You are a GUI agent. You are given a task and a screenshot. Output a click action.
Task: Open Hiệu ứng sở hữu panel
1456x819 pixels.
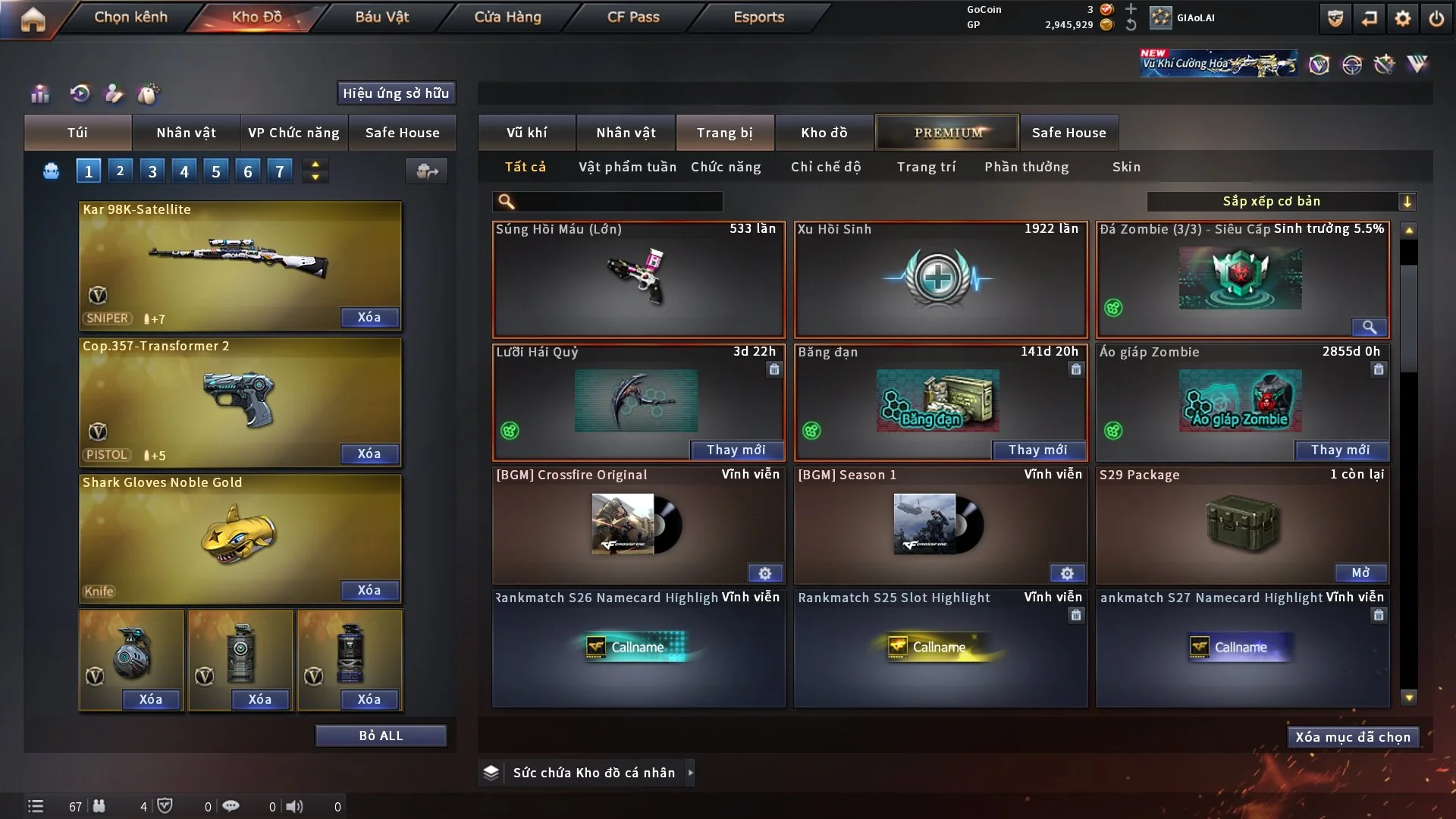(396, 93)
